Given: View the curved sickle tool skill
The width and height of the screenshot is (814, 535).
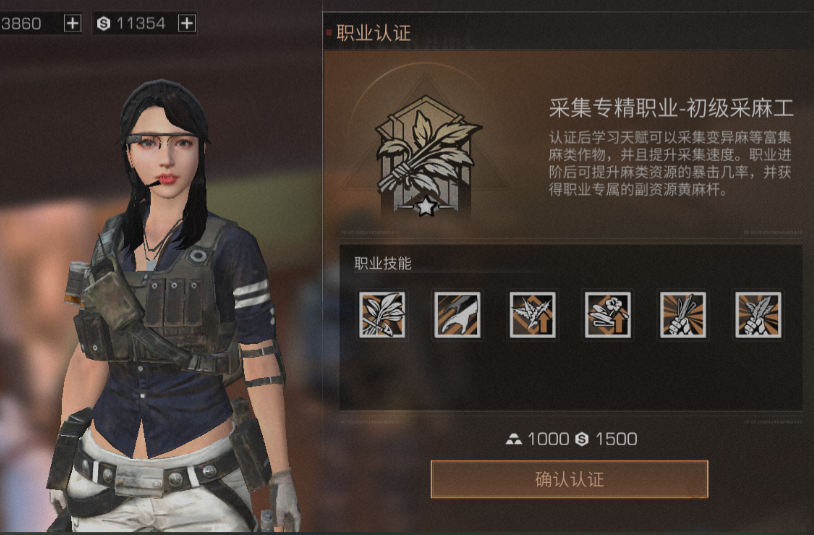Looking at the screenshot, I should coord(457,314).
